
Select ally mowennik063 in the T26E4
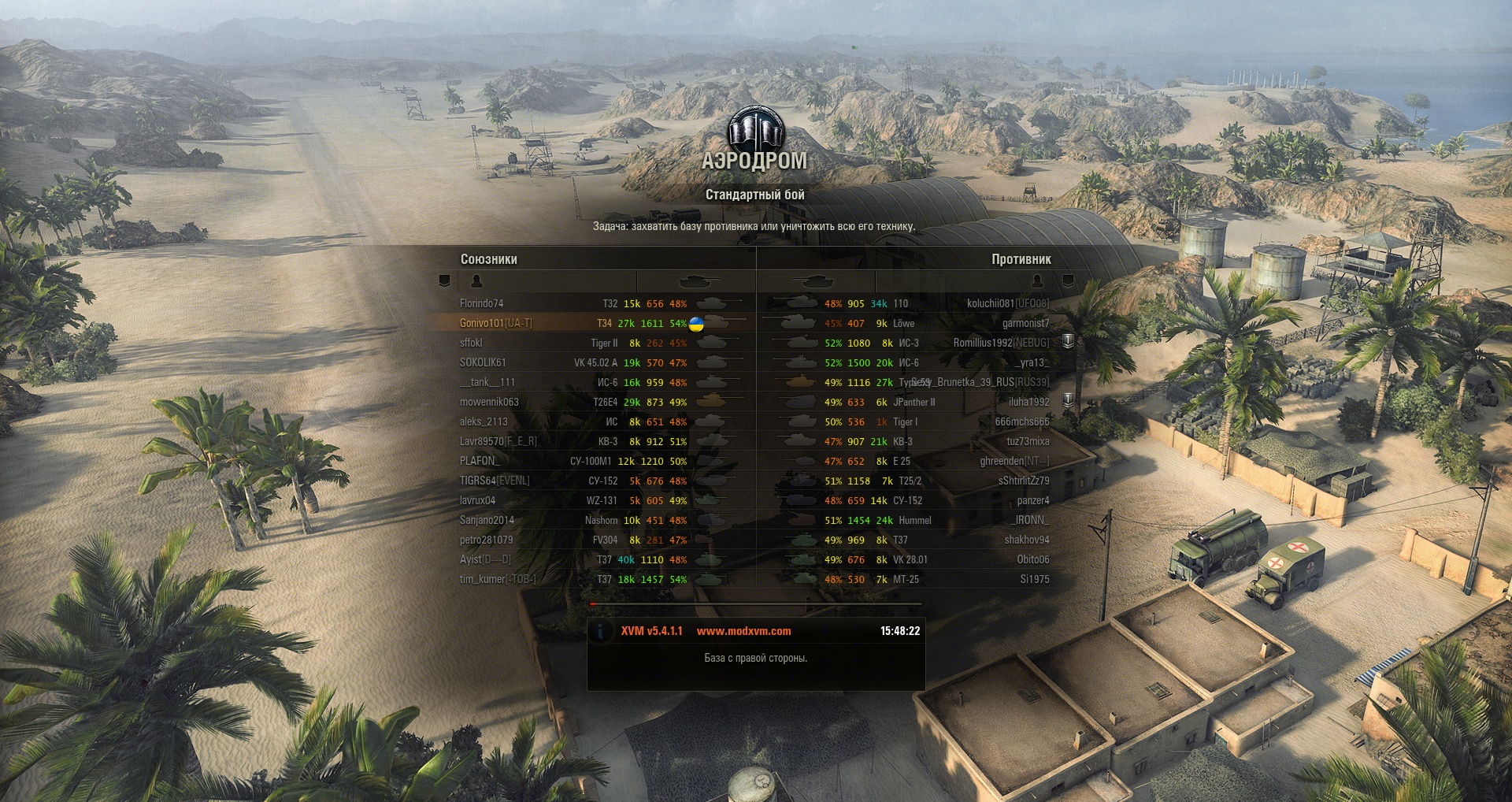coord(489,402)
